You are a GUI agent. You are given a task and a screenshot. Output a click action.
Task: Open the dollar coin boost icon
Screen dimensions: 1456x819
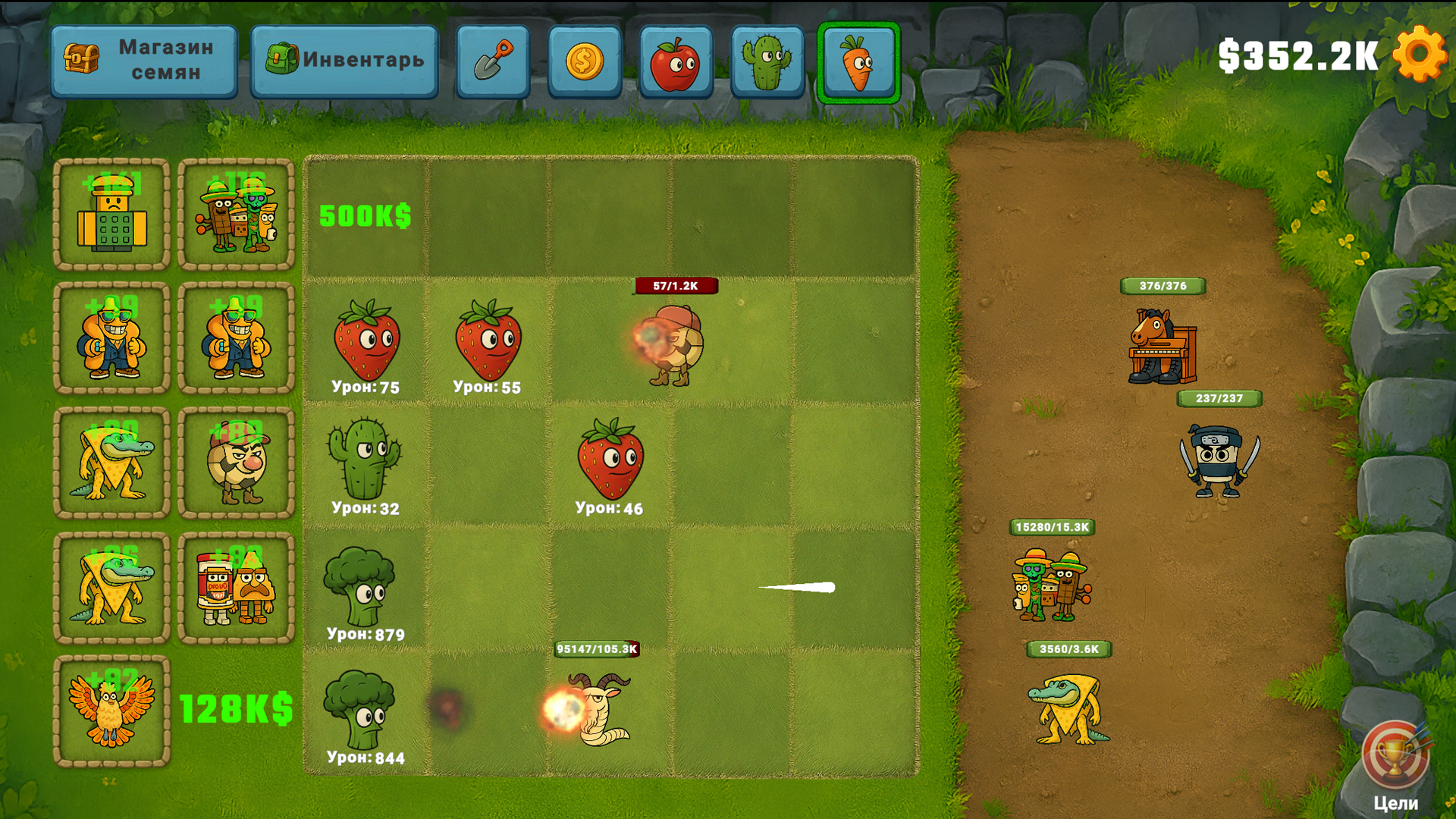tap(585, 61)
